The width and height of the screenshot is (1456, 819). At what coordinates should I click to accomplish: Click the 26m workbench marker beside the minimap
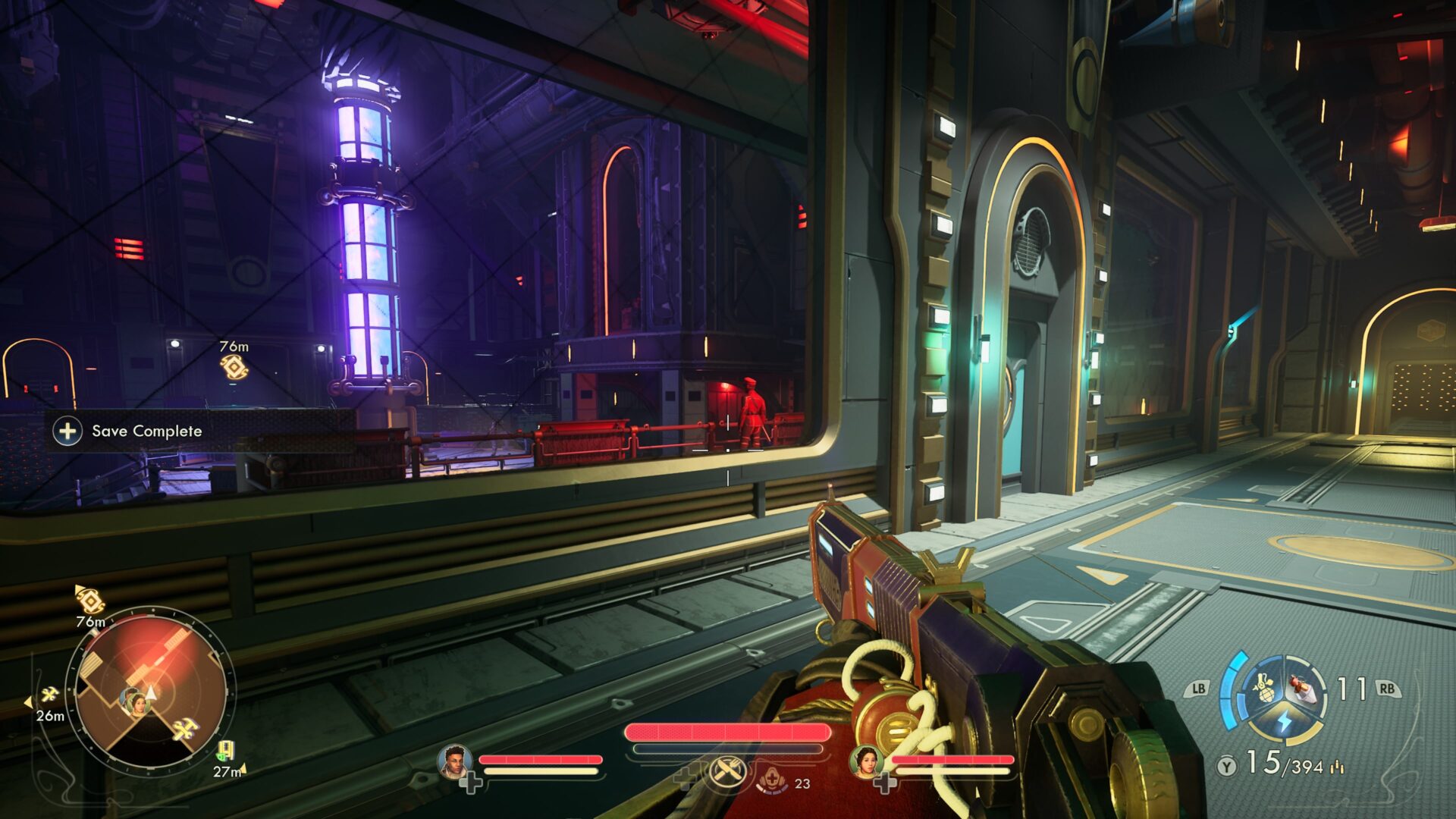coord(50,695)
